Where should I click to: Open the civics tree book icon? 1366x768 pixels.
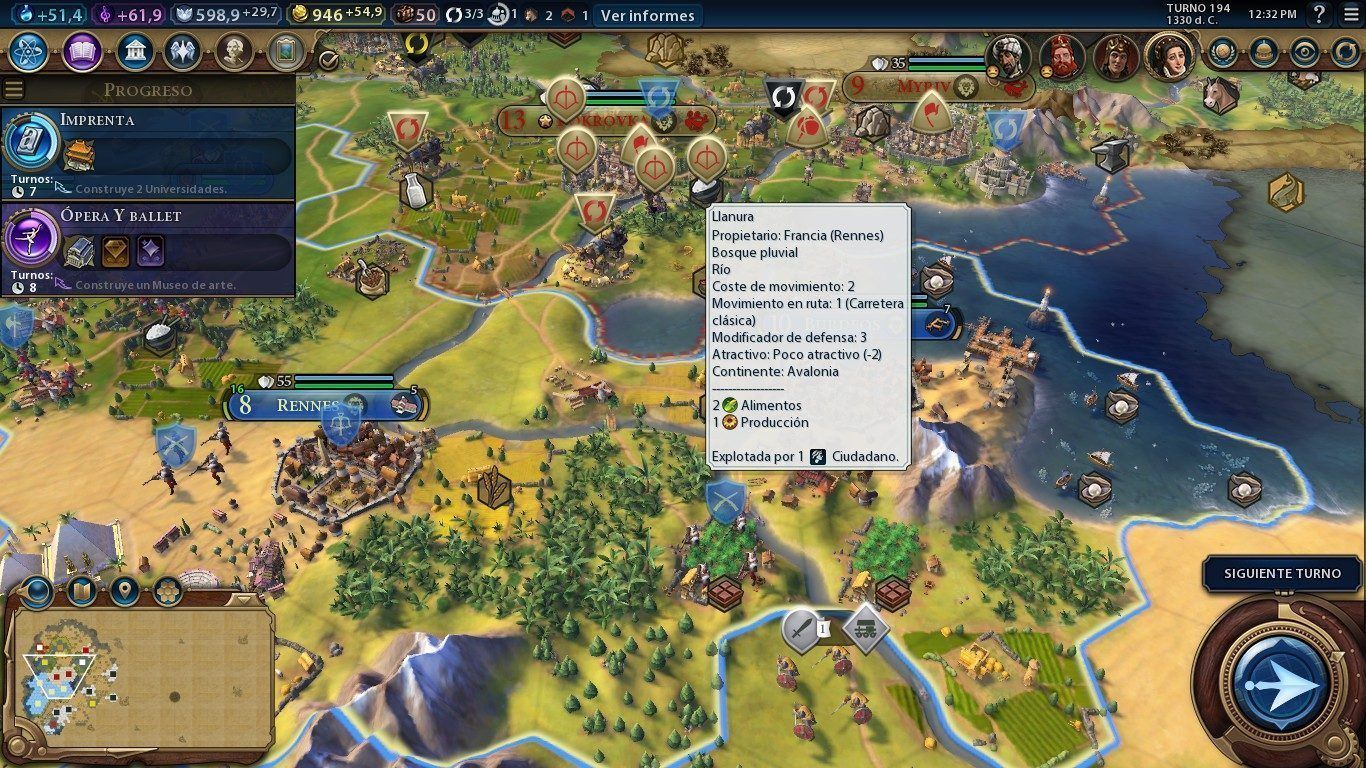pos(82,51)
